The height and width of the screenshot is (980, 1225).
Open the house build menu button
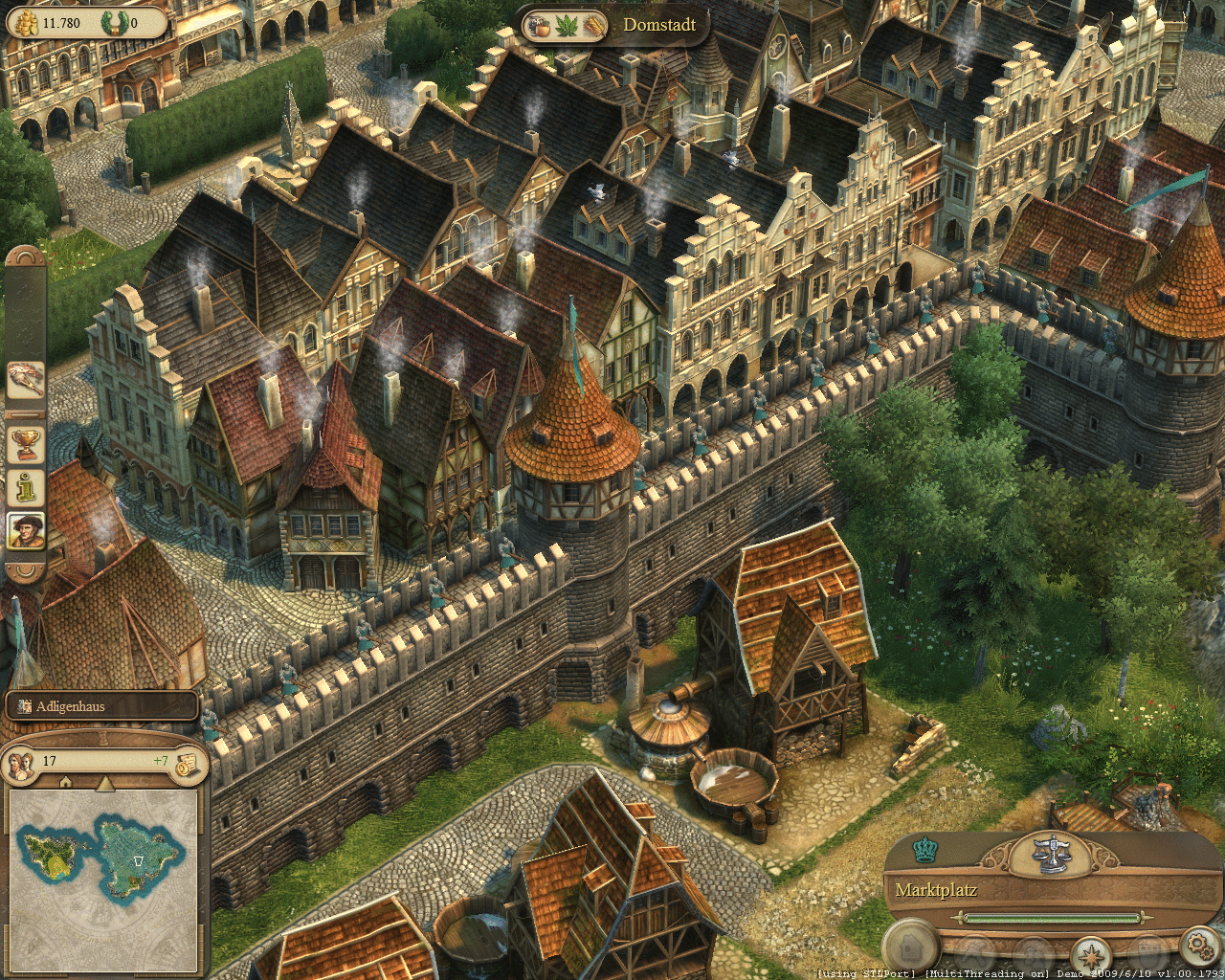[908, 947]
